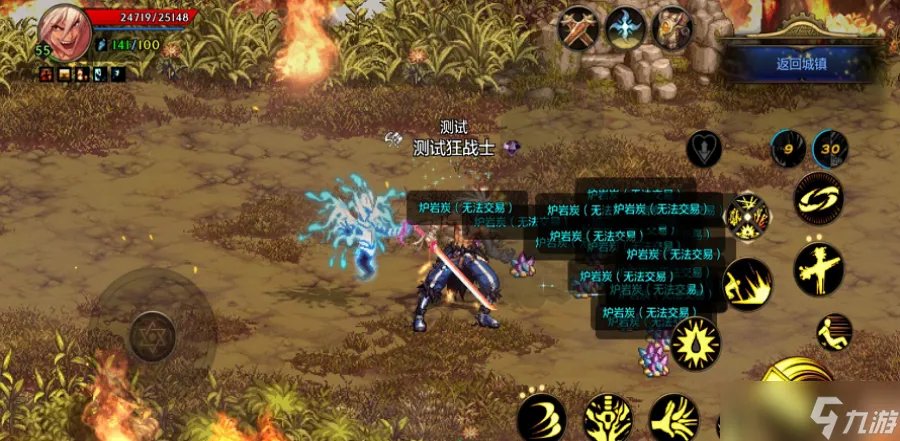900x441 pixels.
Task: Open the armored helmet icon at top
Action: click(673, 27)
